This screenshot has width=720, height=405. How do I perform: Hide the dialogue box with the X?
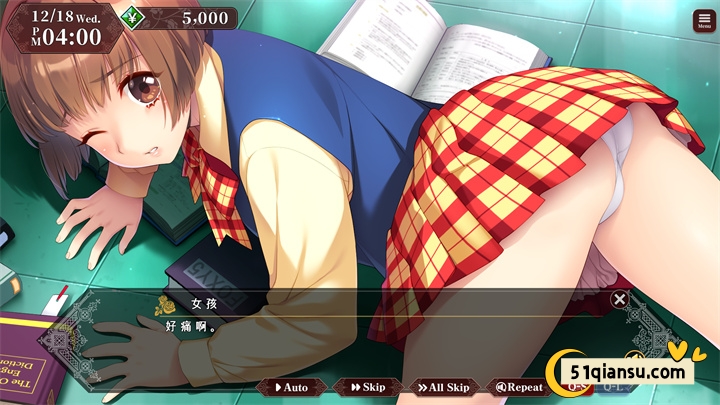(620, 298)
